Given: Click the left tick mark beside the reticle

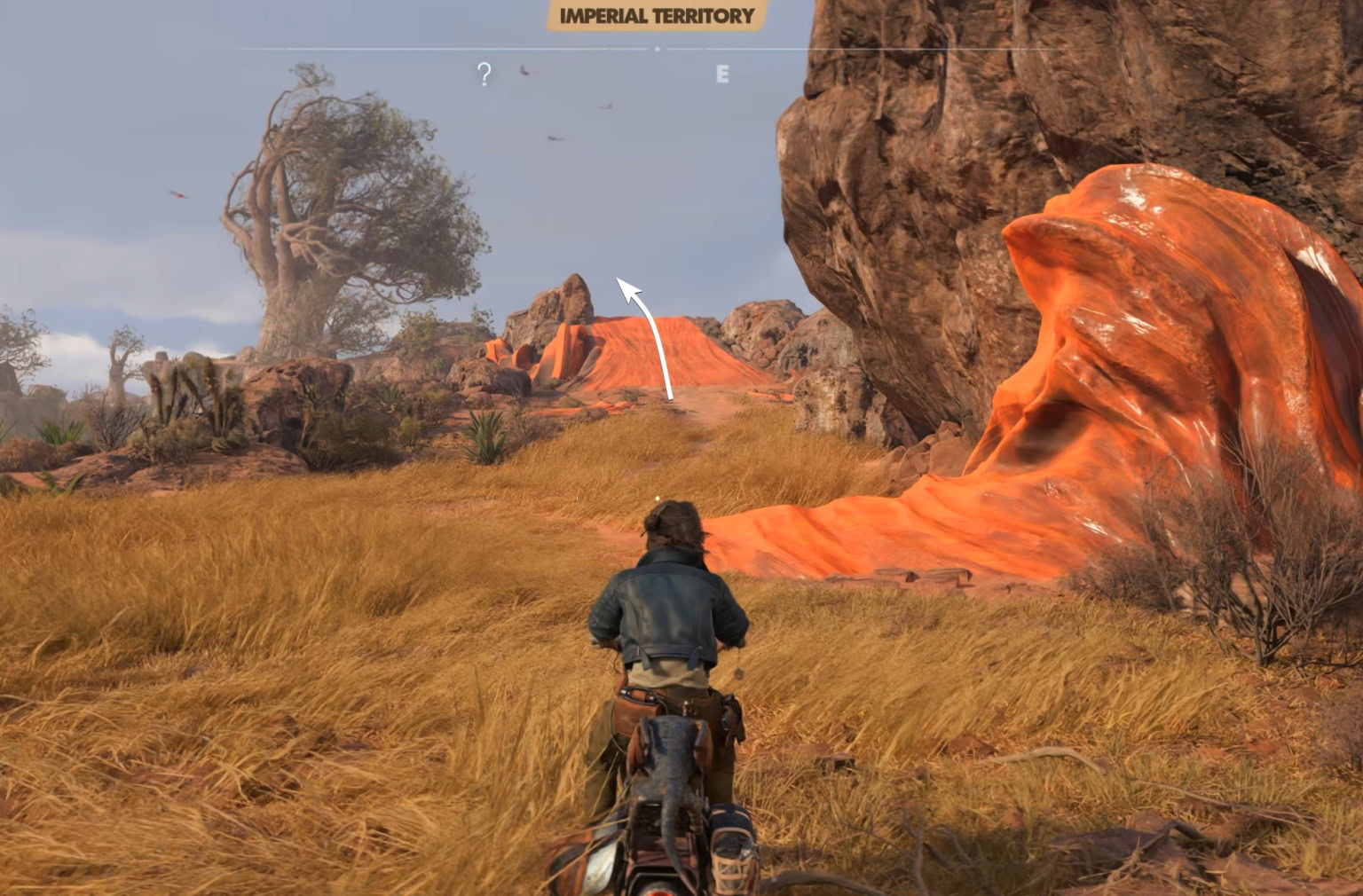Looking at the screenshot, I should point(577,498).
